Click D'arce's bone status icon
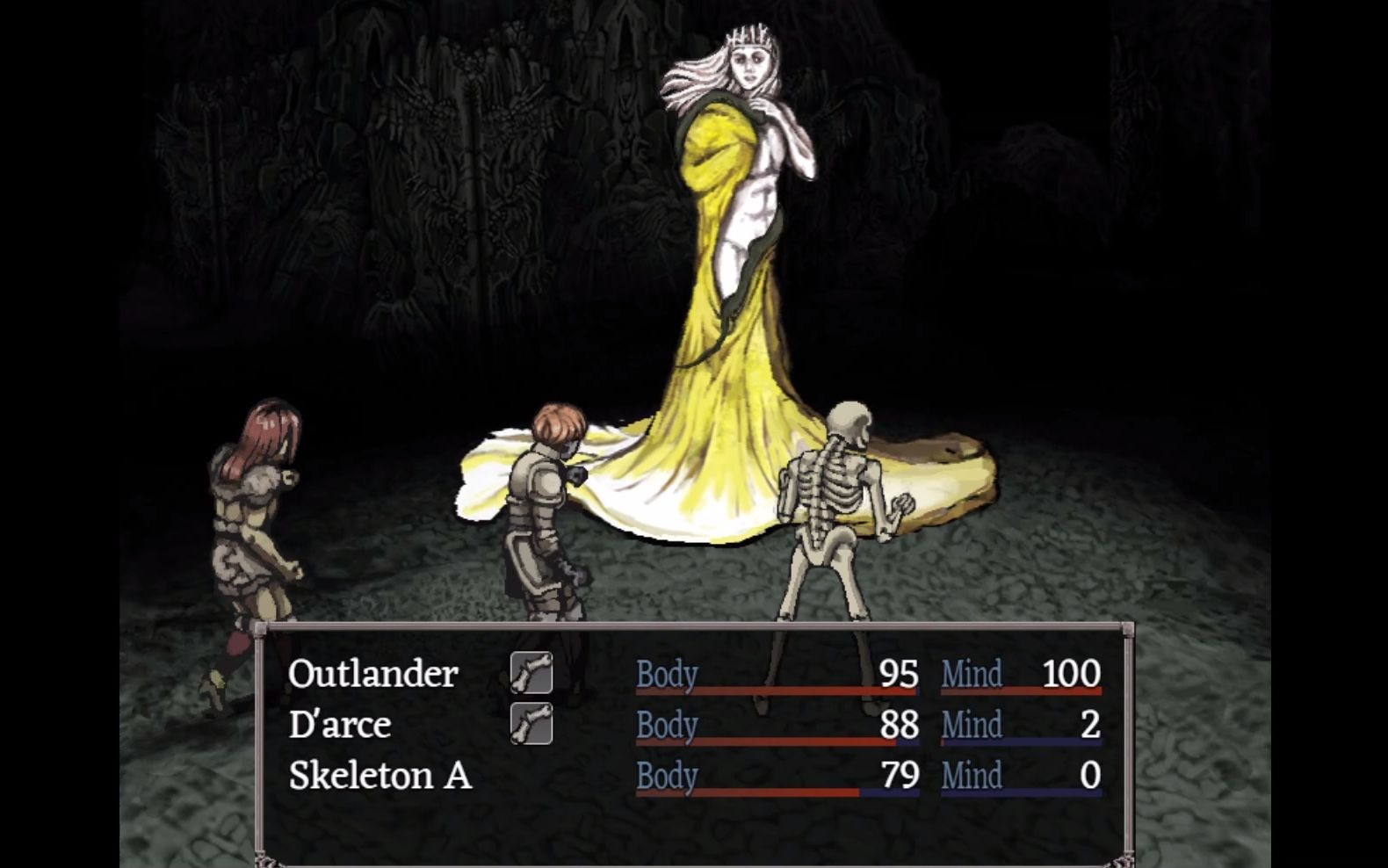 (531, 724)
